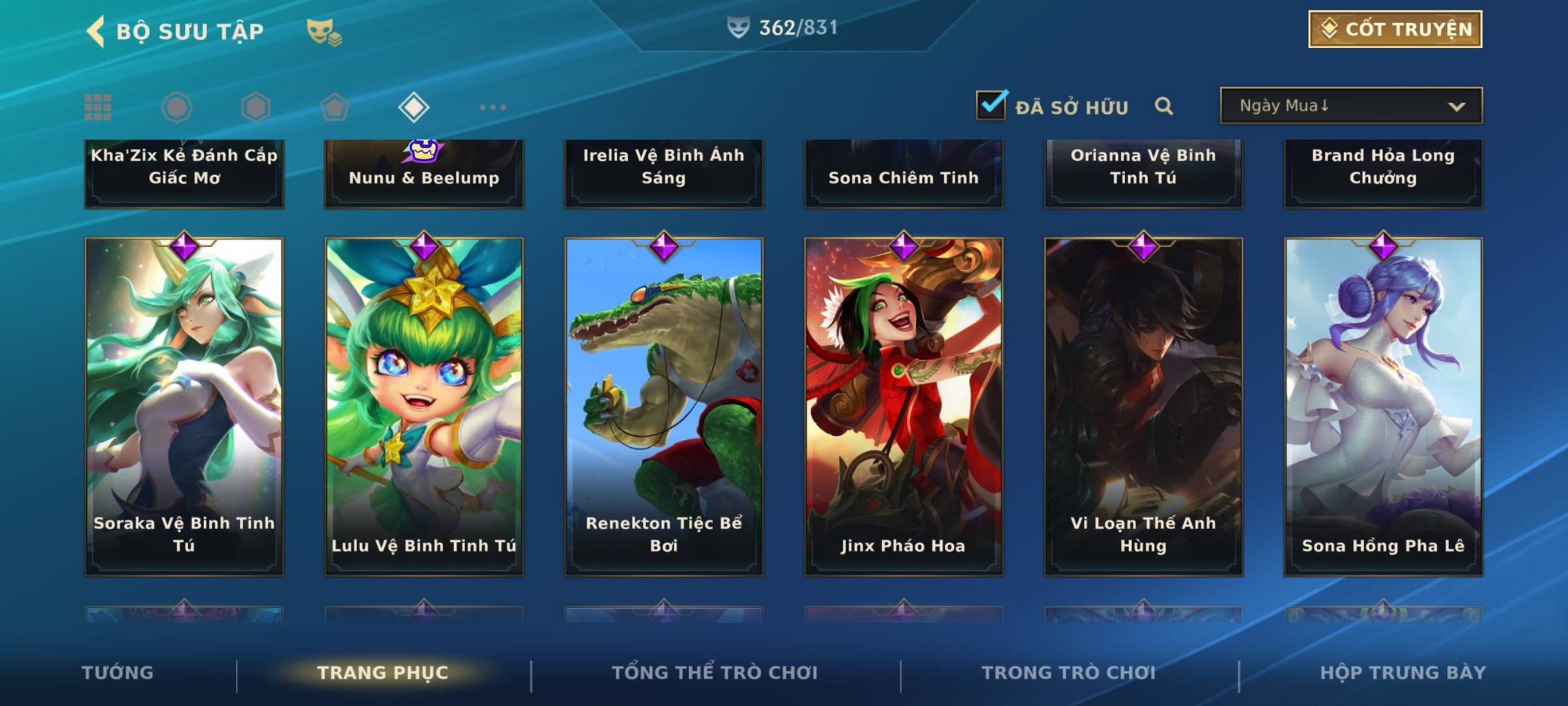Choose the Jinx Pháo Hoa skin card
This screenshot has height=706, width=1568.
tap(904, 407)
